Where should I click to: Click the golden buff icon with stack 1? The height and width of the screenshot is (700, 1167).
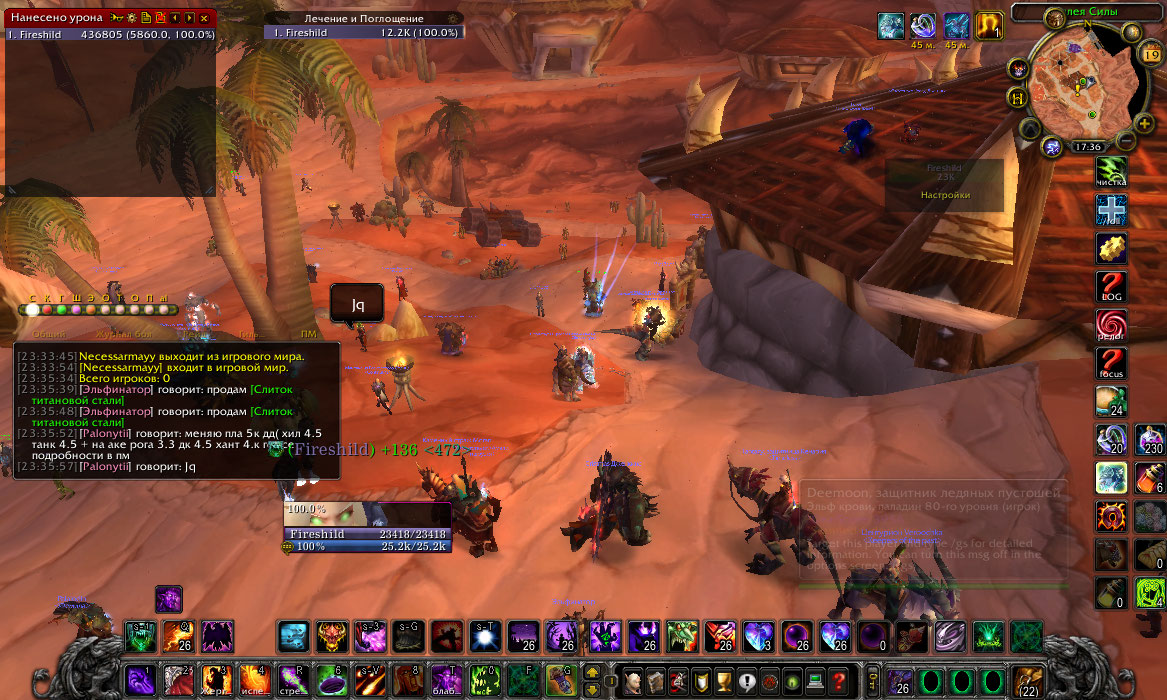click(x=989, y=26)
